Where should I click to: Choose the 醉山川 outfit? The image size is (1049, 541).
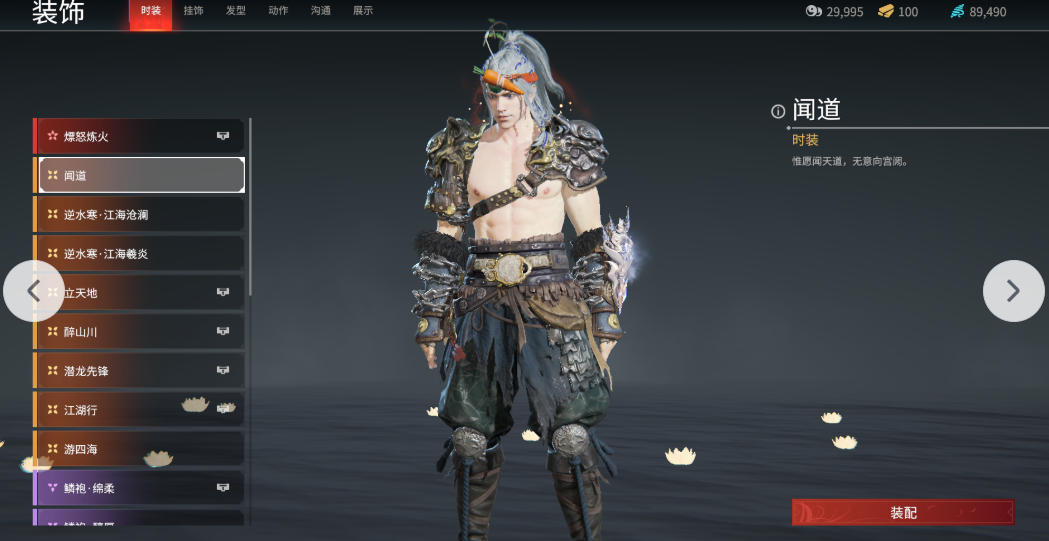point(140,331)
